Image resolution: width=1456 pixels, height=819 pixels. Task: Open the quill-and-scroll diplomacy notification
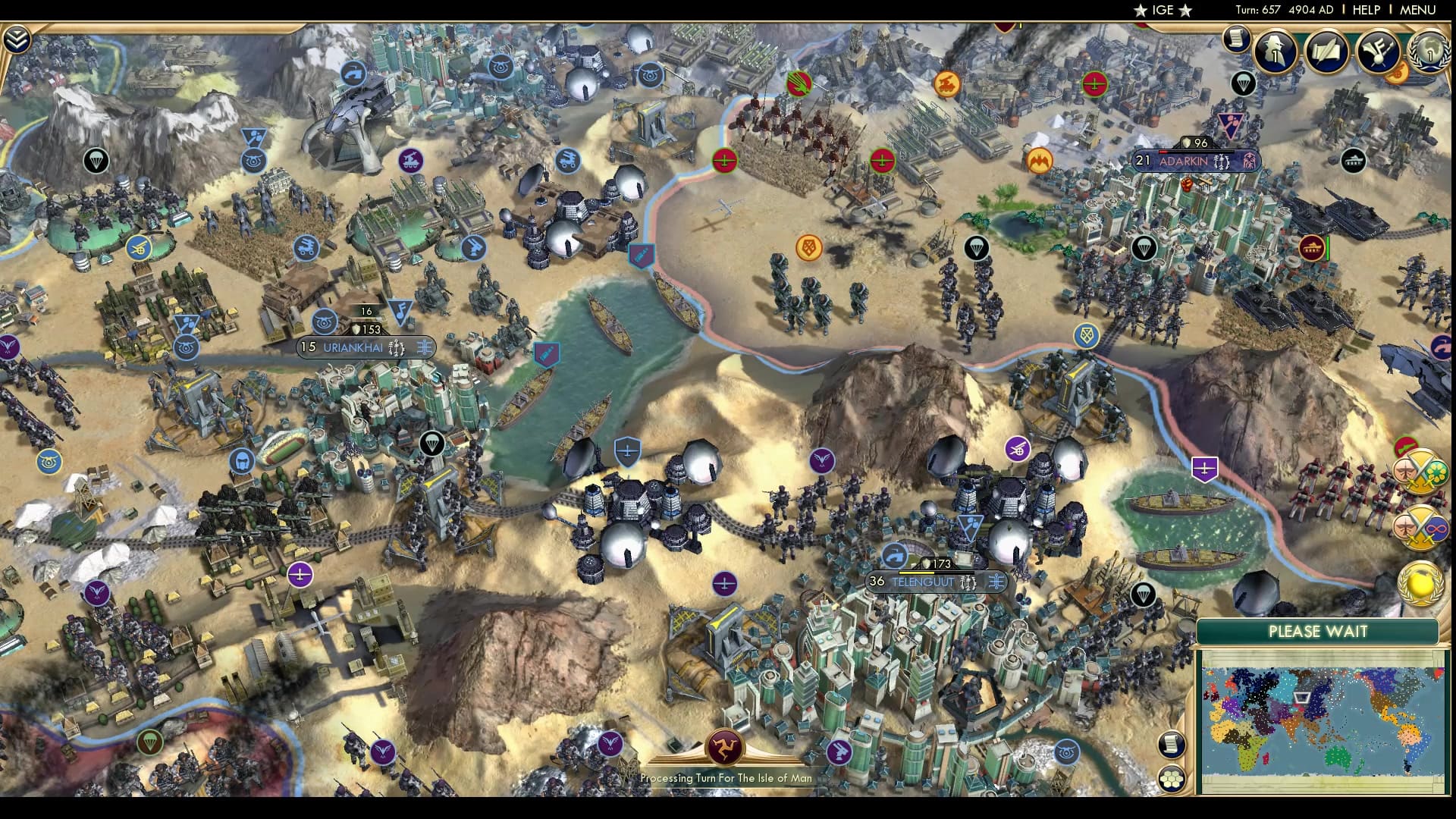tap(1327, 53)
